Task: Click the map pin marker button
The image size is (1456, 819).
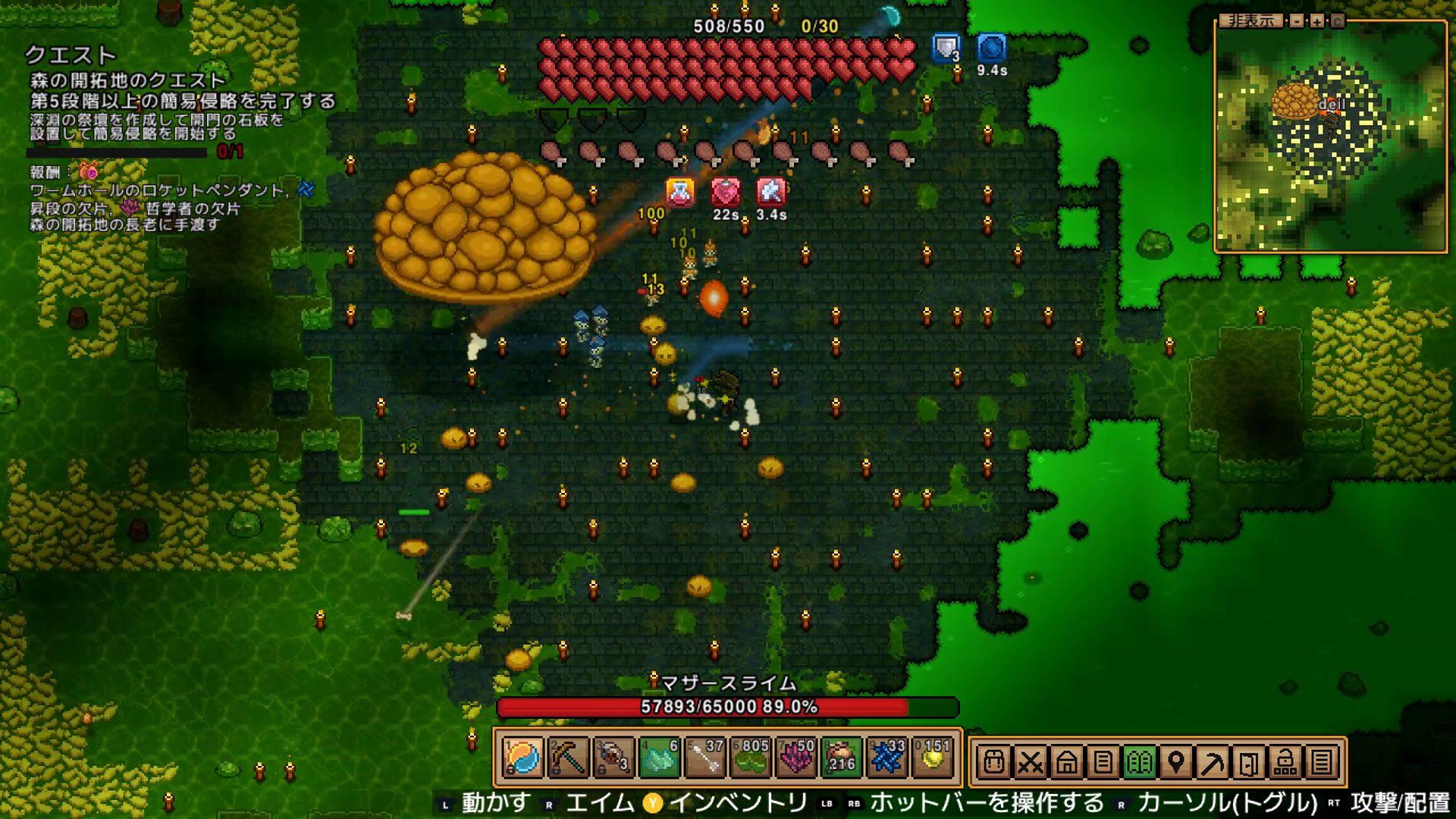Action: click(1175, 762)
